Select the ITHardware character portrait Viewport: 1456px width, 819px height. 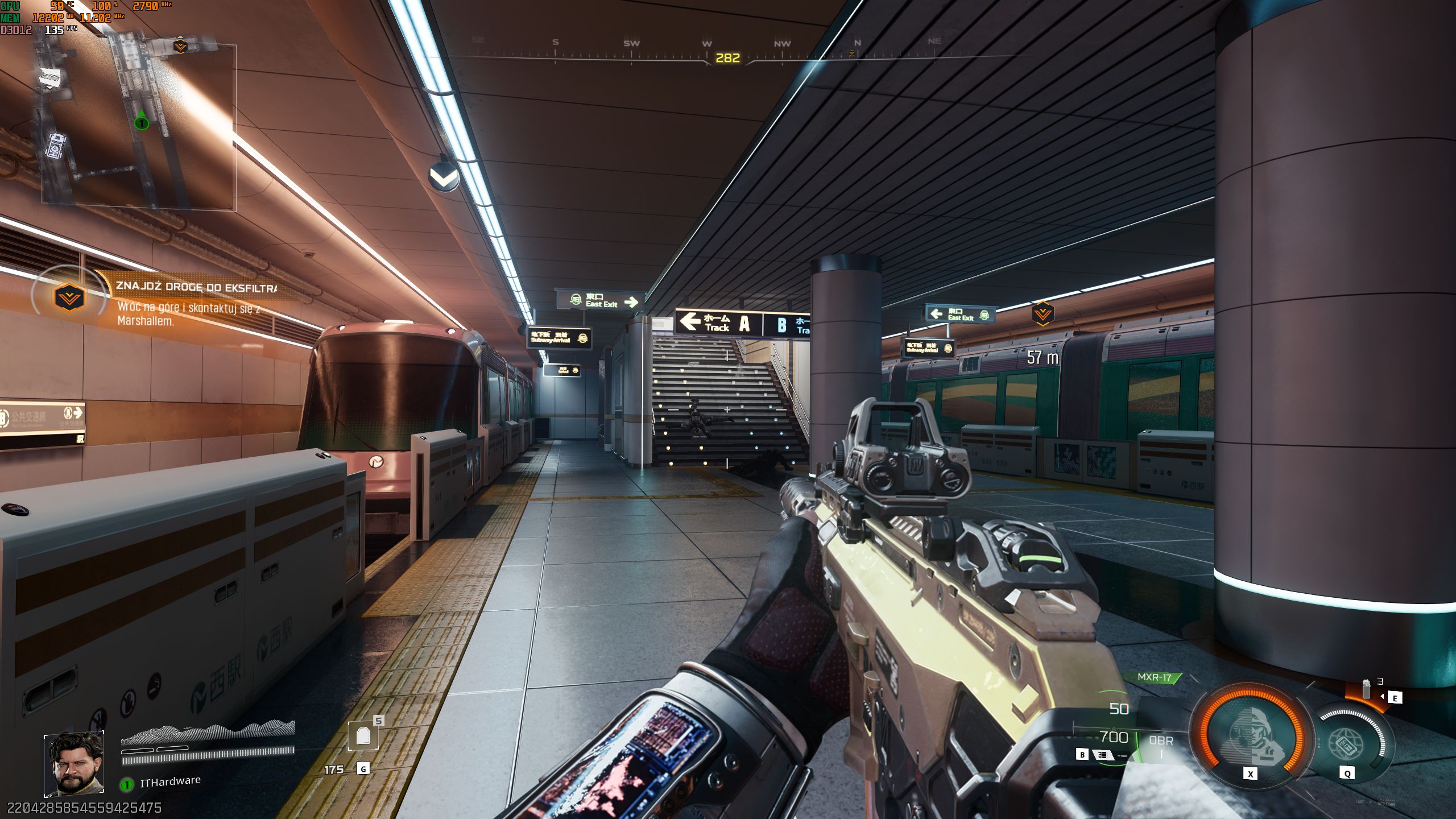74,763
